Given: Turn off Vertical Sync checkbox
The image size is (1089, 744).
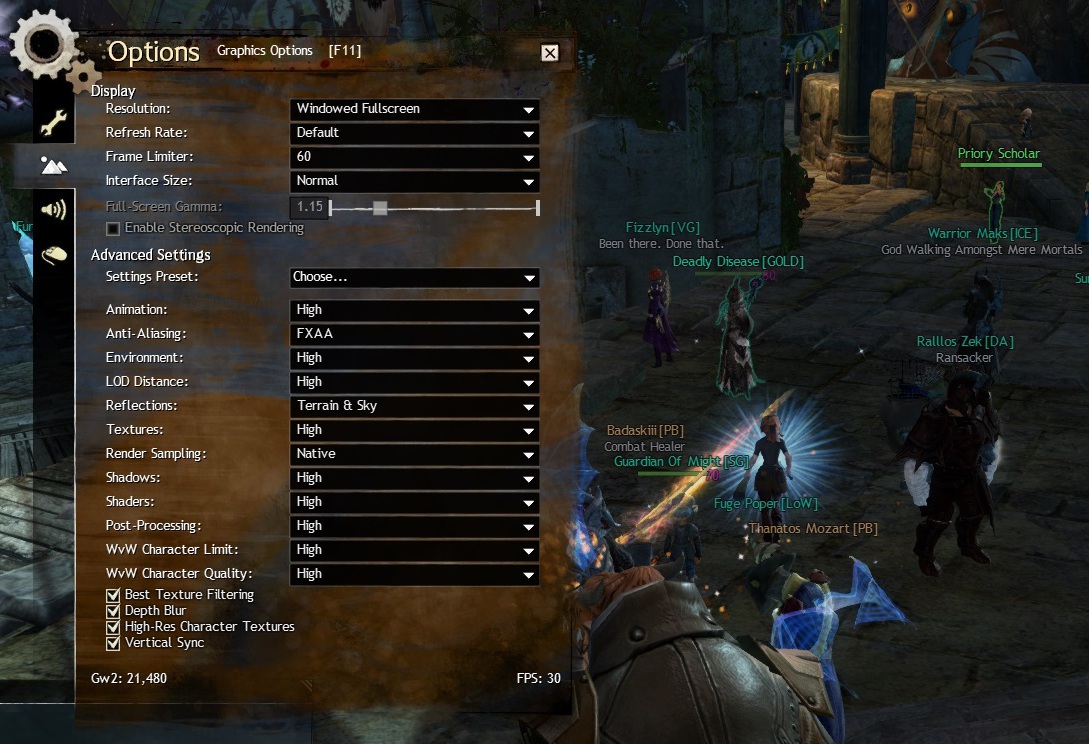Looking at the screenshot, I should [113, 643].
